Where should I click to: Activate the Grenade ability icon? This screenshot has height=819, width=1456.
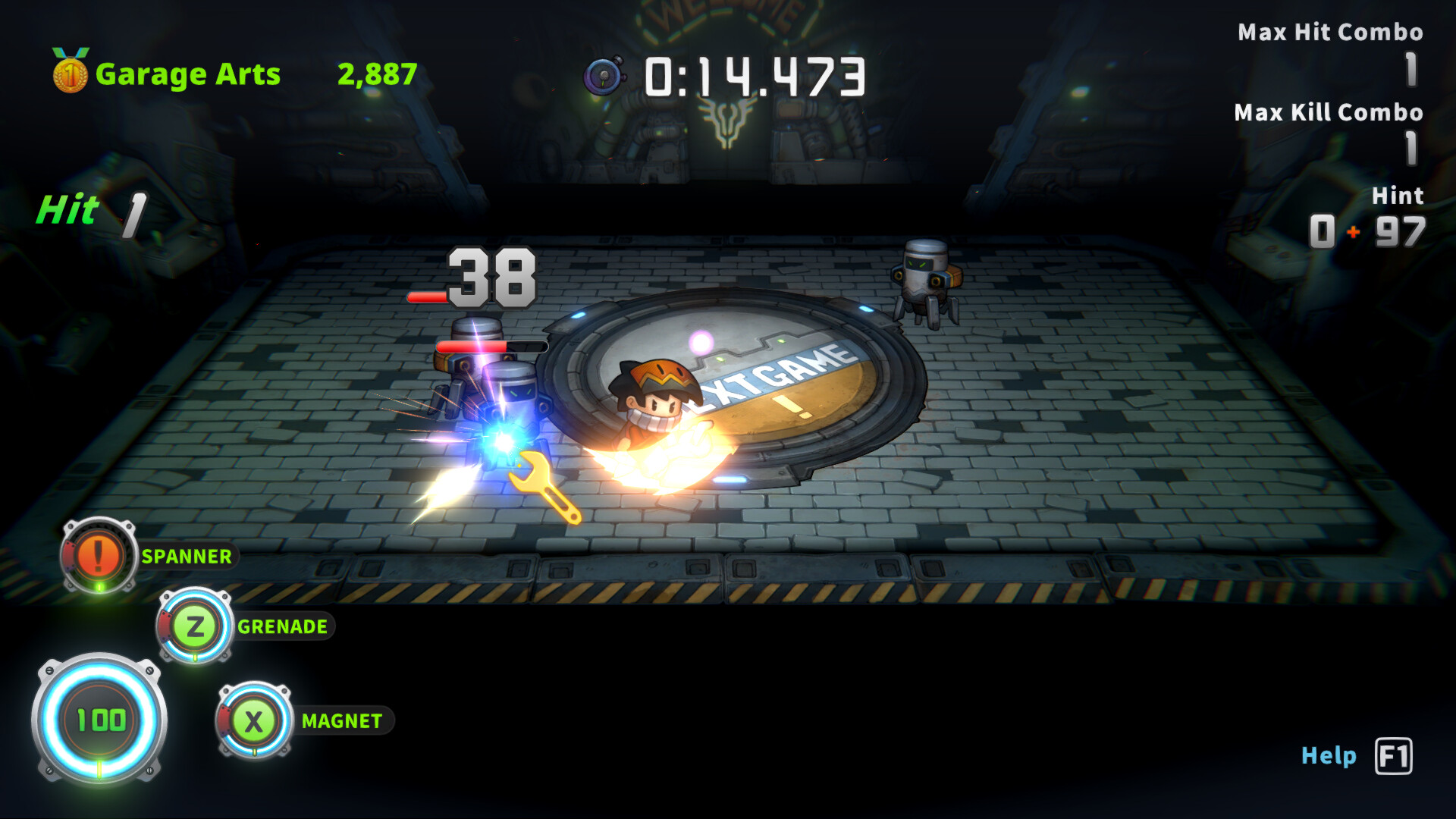[x=194, y=627]
